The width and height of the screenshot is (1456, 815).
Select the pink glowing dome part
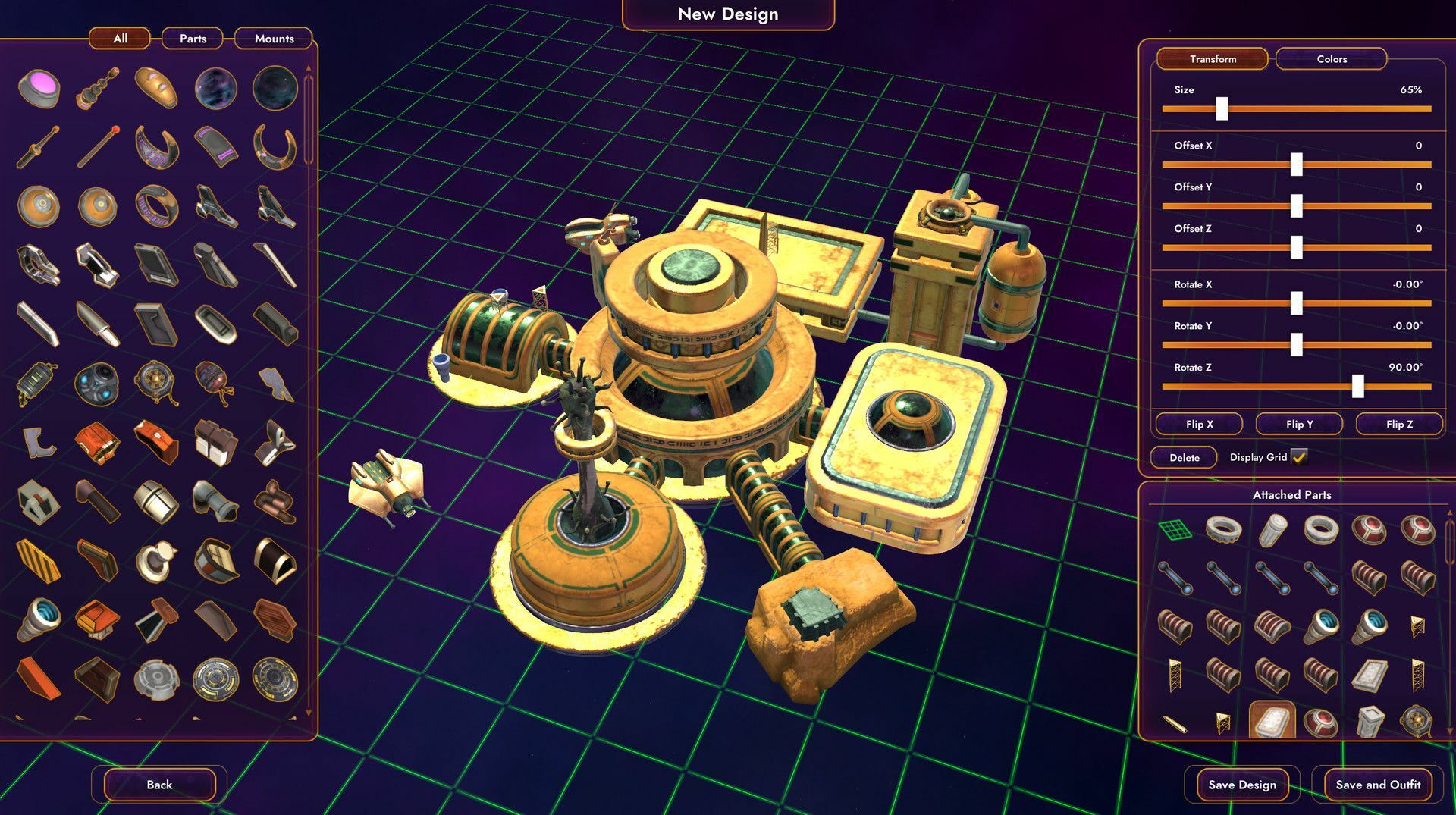point(39,86)
